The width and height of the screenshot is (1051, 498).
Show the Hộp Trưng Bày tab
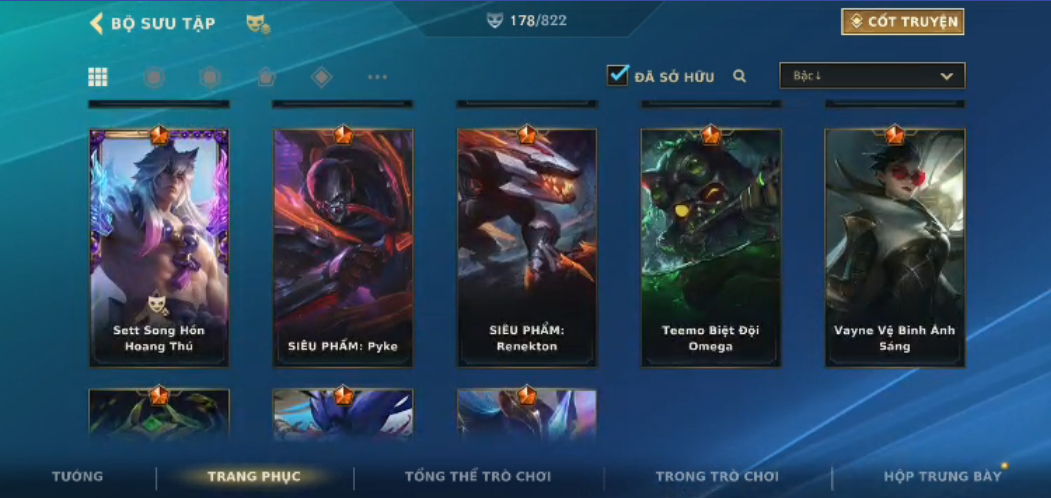pyautogui.click(x=942, y=477)
